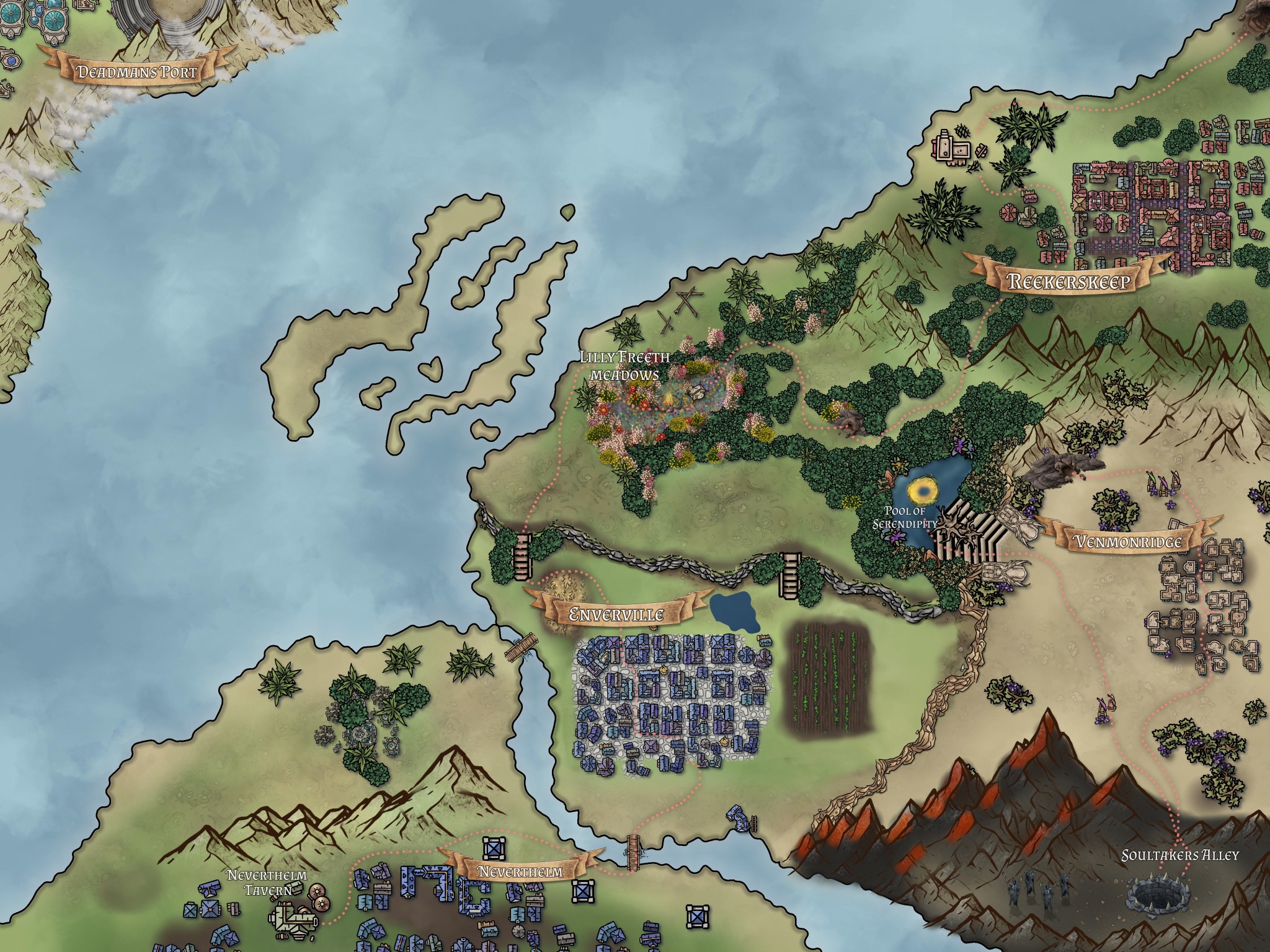Select the Pool of Serendipity label
Screen dimensions: 1270x952
point(906,517)
